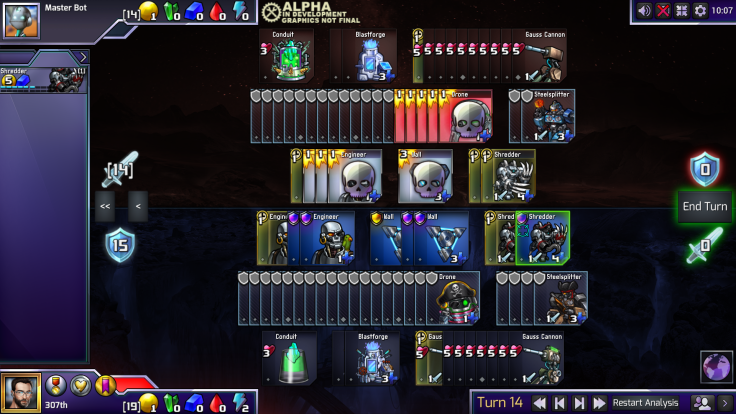Image resolution: width=736 pixels, height=414 pixels.
Task: Step forward one turn in replay
Action: pyautogui.click(x=579, y=403)
